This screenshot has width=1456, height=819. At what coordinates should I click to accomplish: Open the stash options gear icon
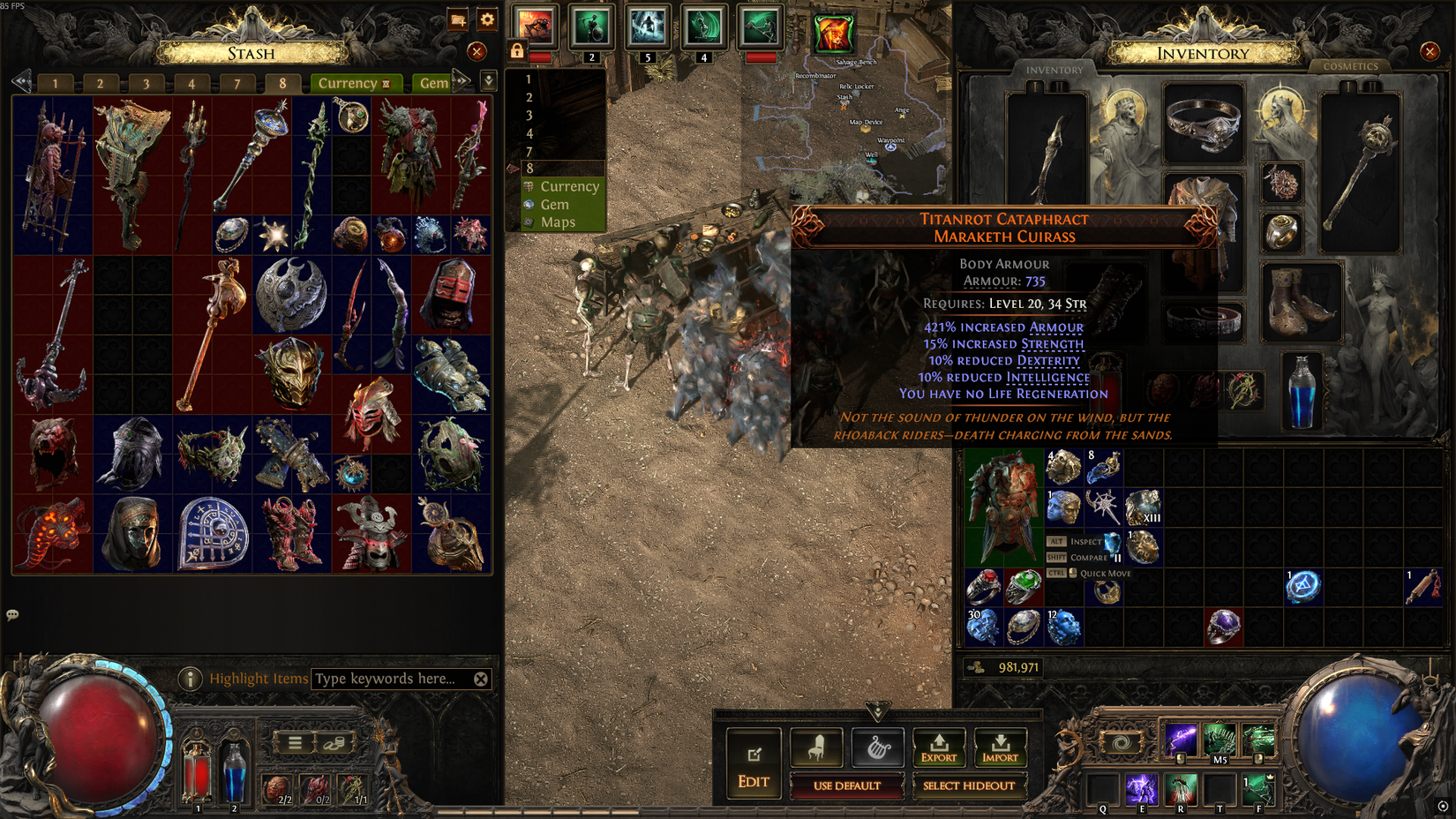[486, 19]
